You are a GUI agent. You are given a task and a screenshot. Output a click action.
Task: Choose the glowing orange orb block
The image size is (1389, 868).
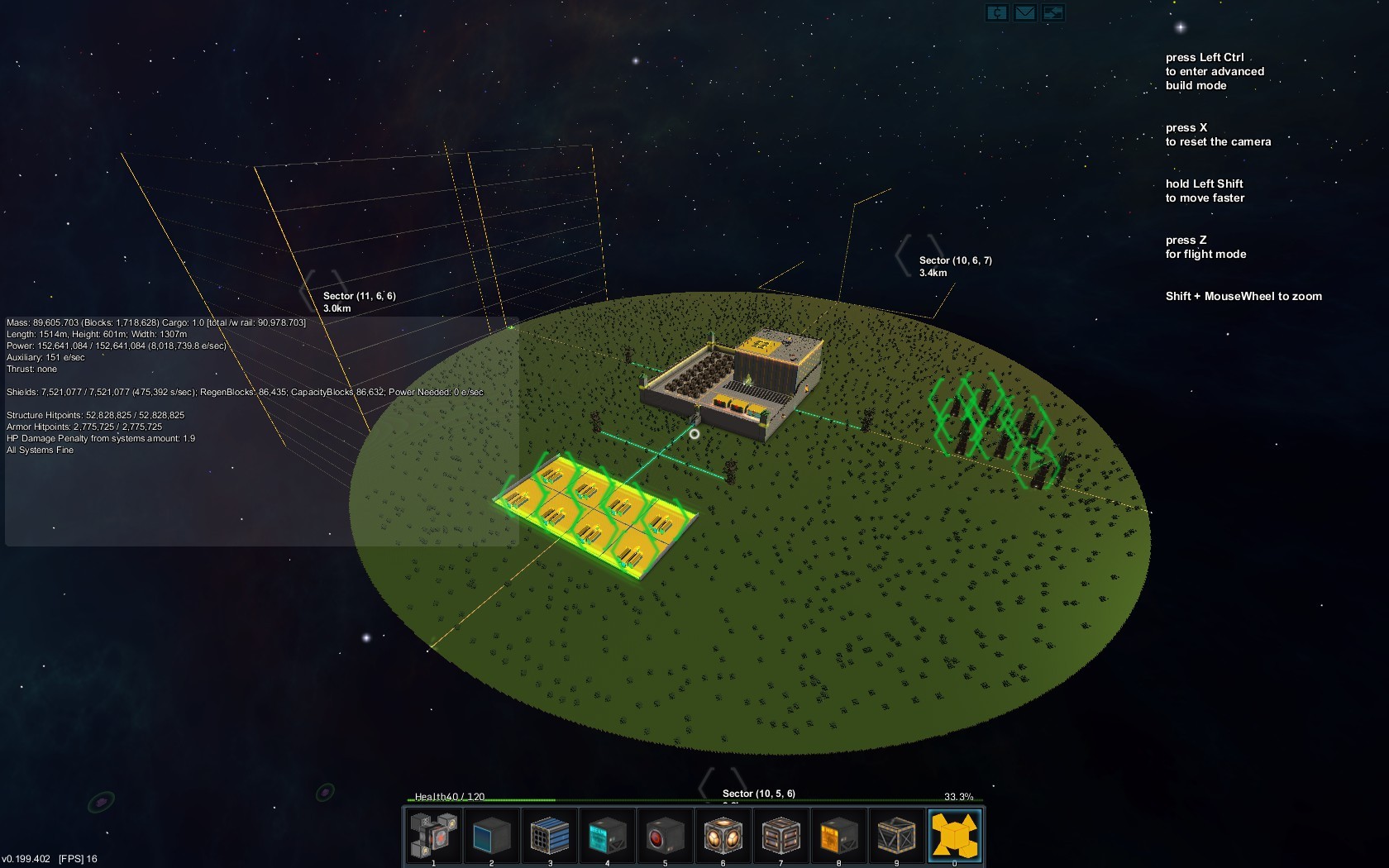(x=723, y=835)
